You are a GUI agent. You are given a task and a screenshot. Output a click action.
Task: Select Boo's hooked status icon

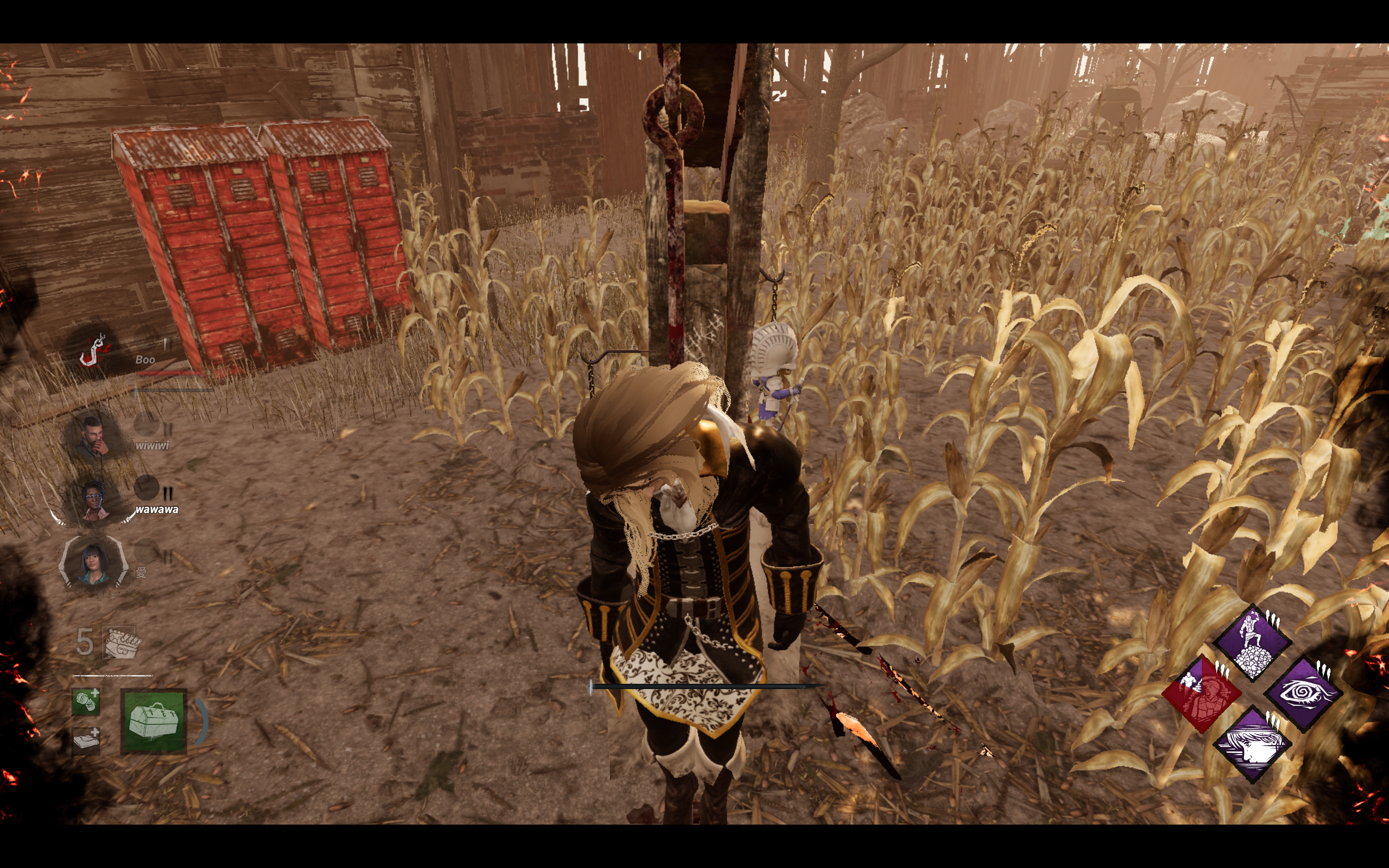coord(93,350)
